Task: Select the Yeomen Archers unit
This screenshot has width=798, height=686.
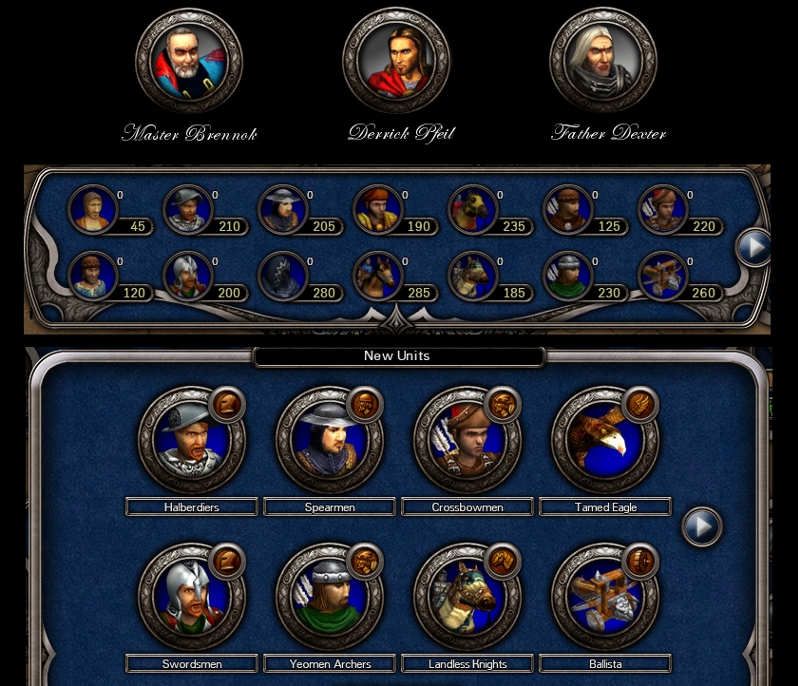Action: 330,597
